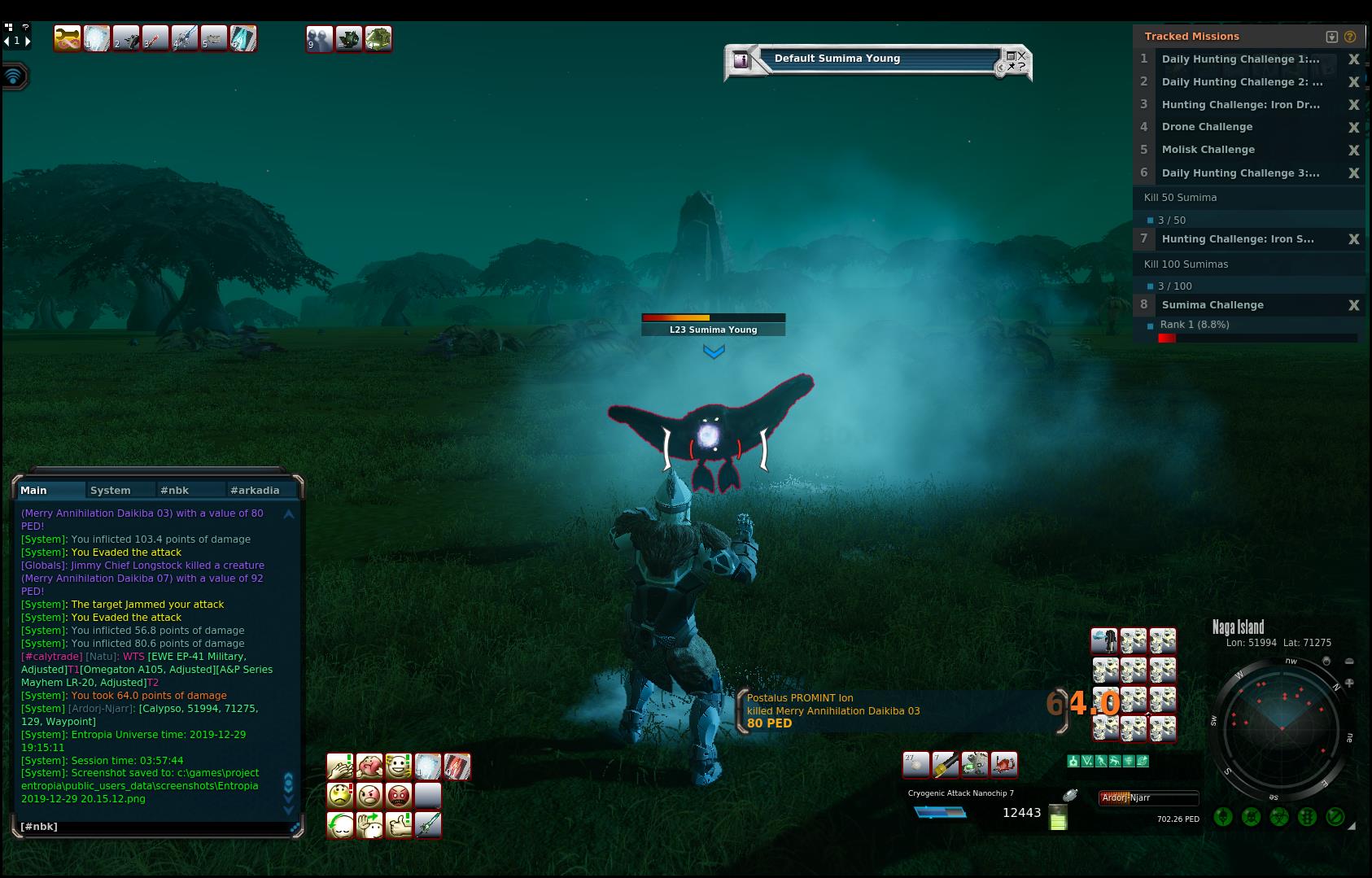Open the radar minimap
The width and height of the screenshot is (1372, 878).
pyautogui.click(x=1281, y=724)
